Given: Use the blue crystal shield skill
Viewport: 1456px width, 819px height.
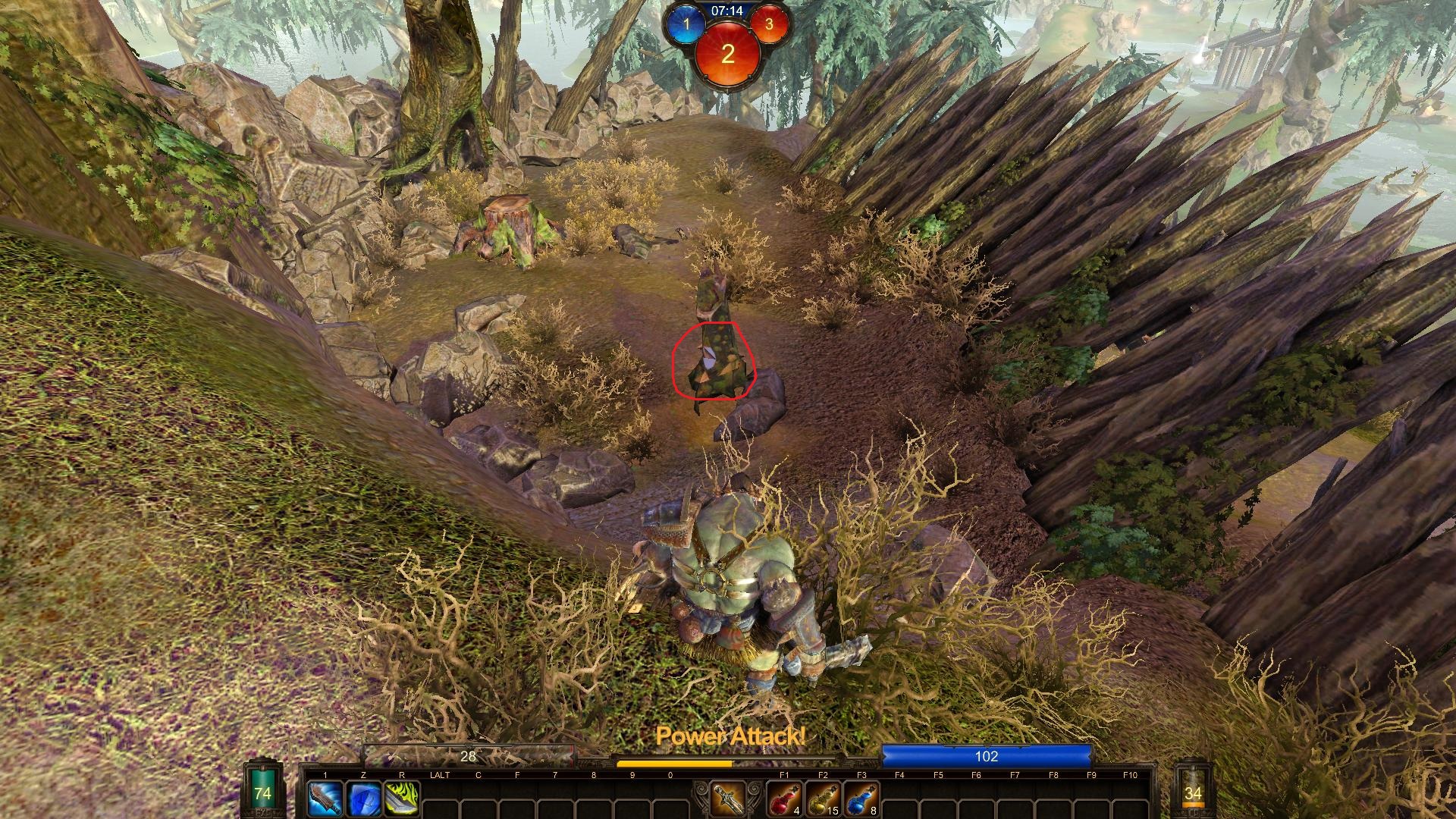Looking at the screenshot, I should click(x=363, y=799).
